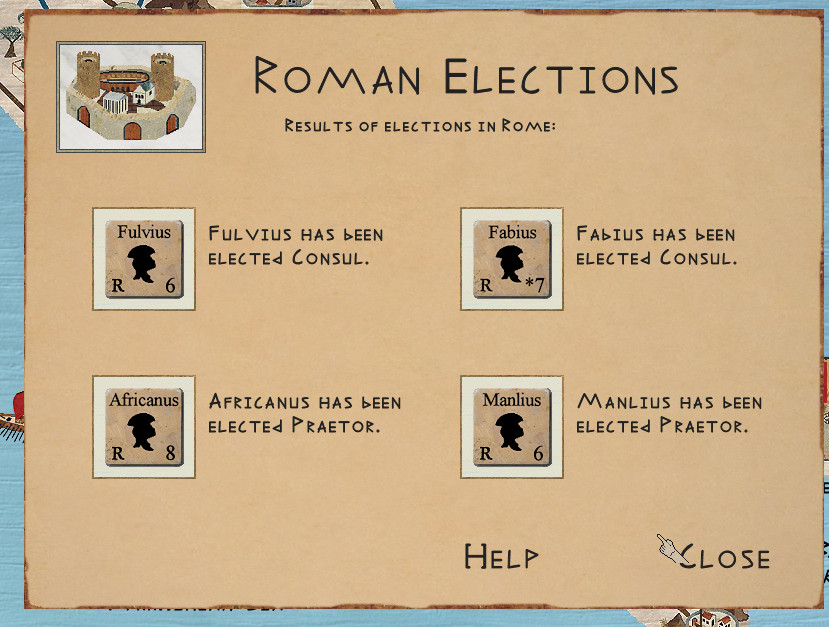Select the Fulvius consul tile
Viewport: 829px width, 627px height.
click(144, 259)
